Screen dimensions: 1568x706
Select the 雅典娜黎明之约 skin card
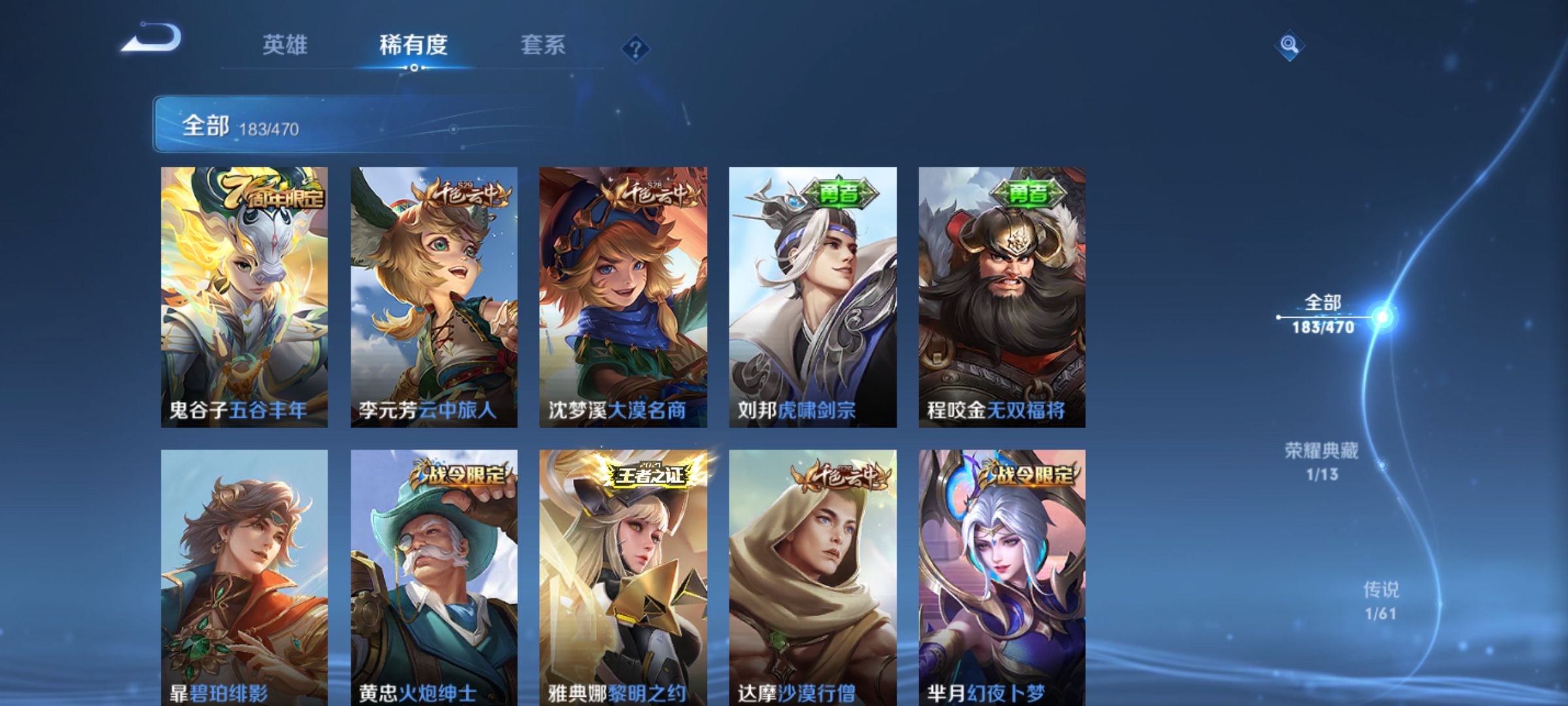tap(623, 575)
